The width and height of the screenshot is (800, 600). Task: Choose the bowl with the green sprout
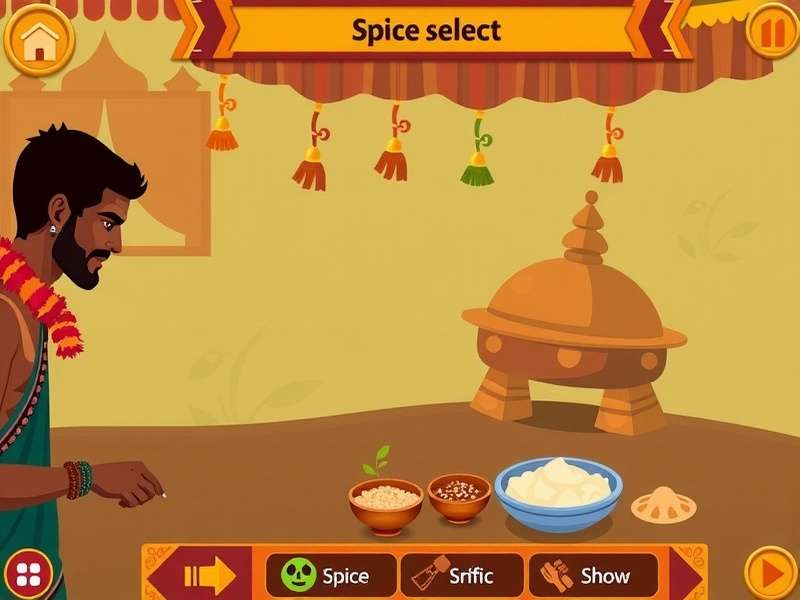click(385, 502)
